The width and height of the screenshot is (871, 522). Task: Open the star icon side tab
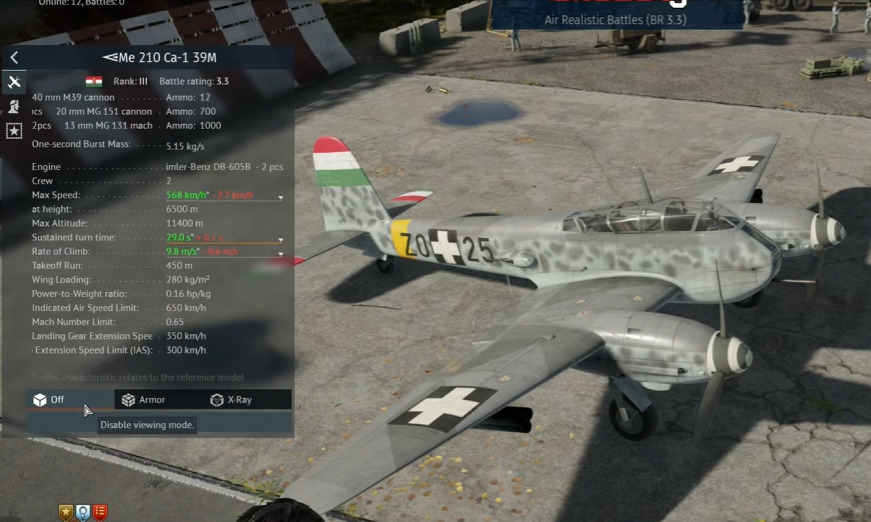point(14,131)
